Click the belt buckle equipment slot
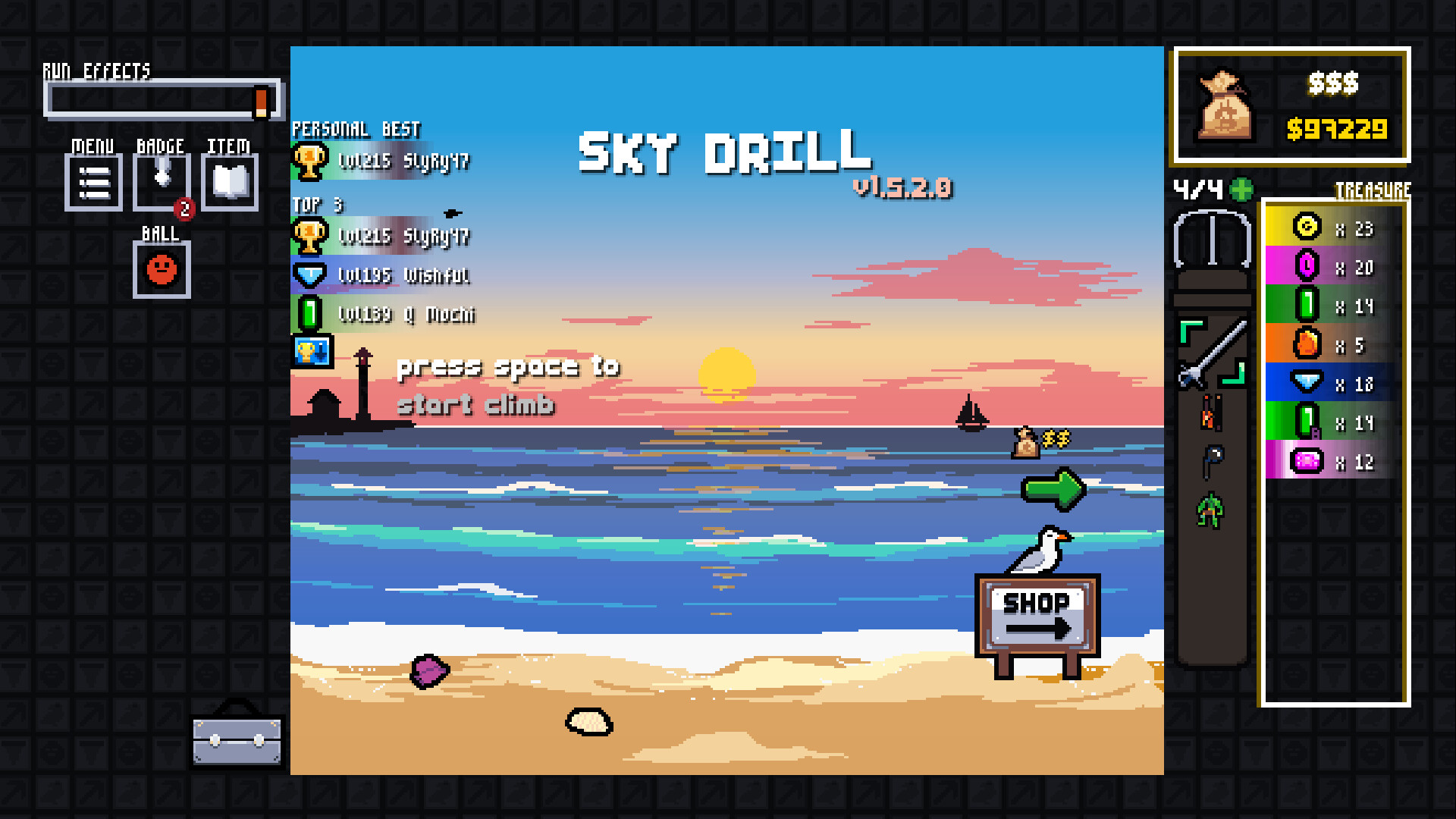1456x819 pixels. click(x=1212, y=239)
